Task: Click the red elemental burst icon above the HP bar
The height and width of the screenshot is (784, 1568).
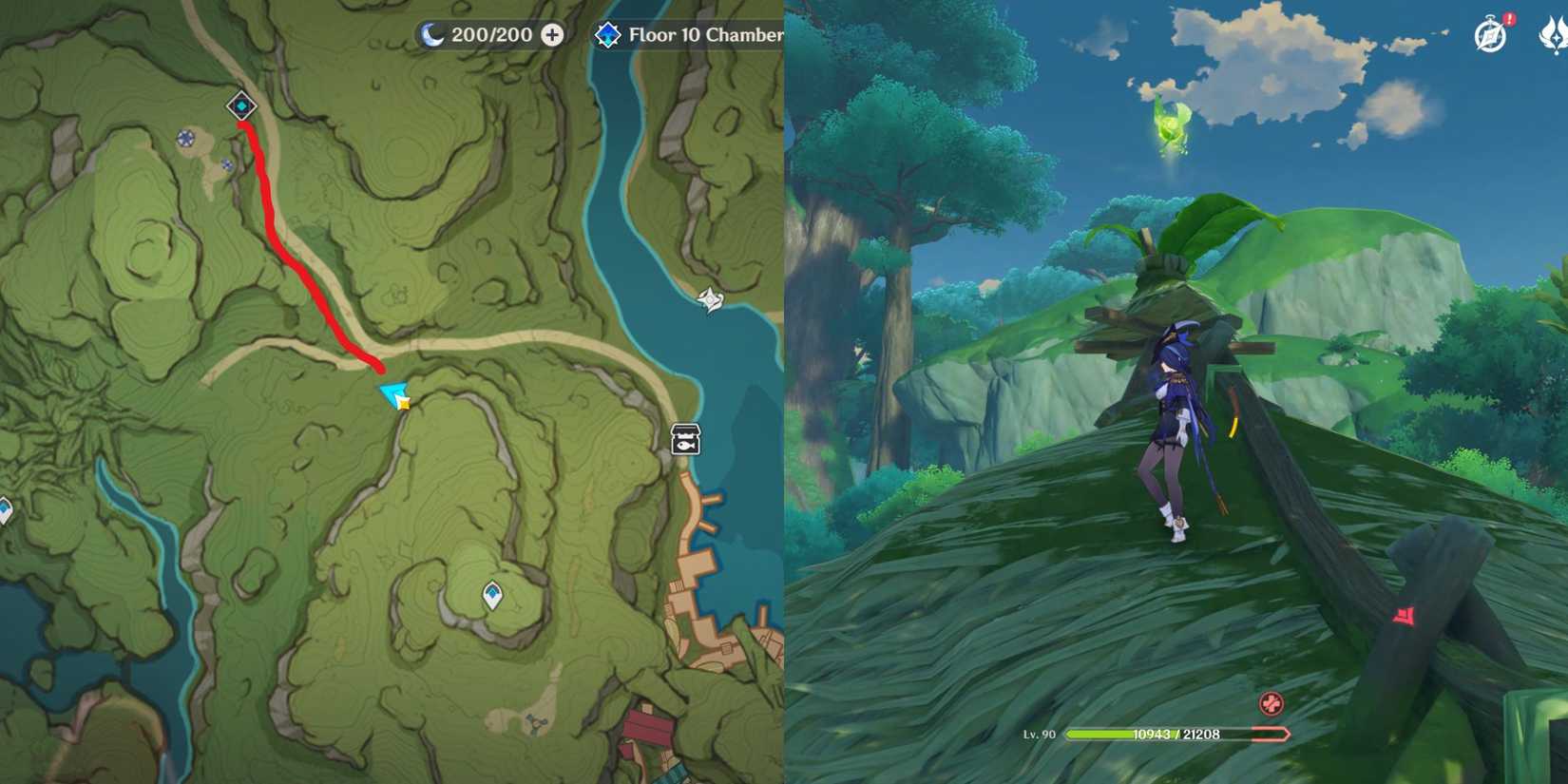Action: click(x=1271, y=703)
